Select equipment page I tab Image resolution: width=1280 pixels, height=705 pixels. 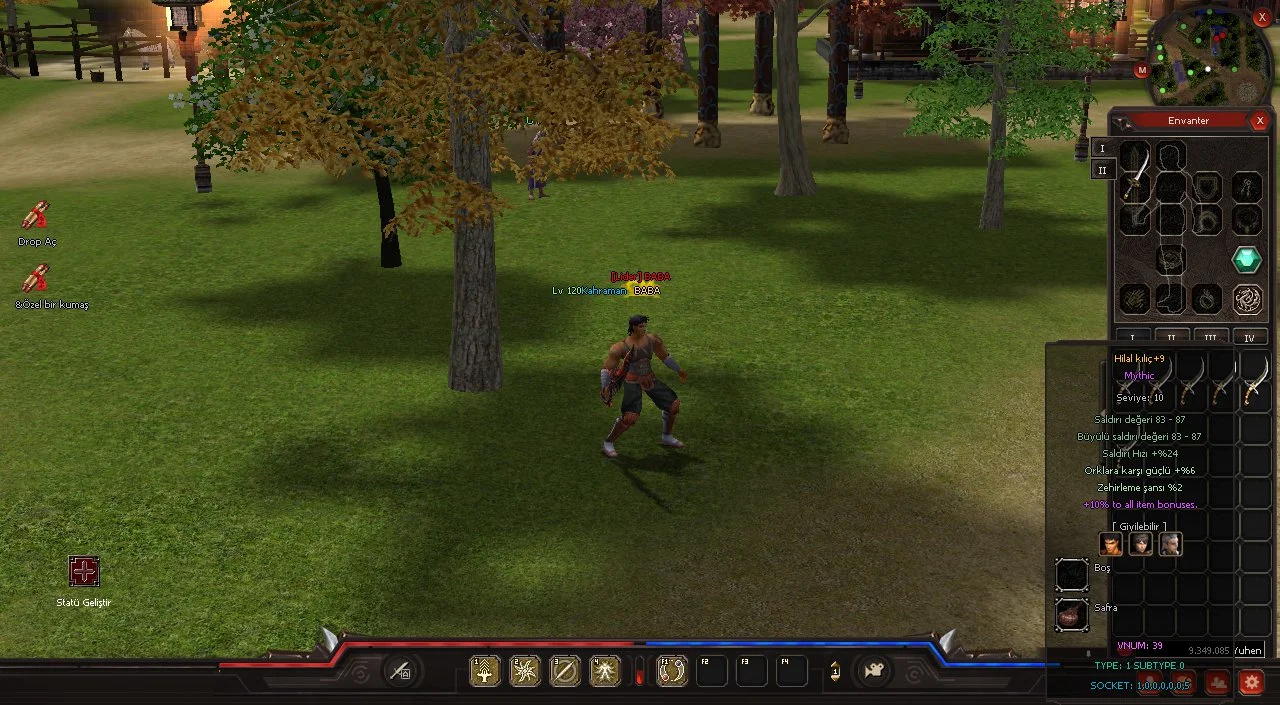[1102, 148]
